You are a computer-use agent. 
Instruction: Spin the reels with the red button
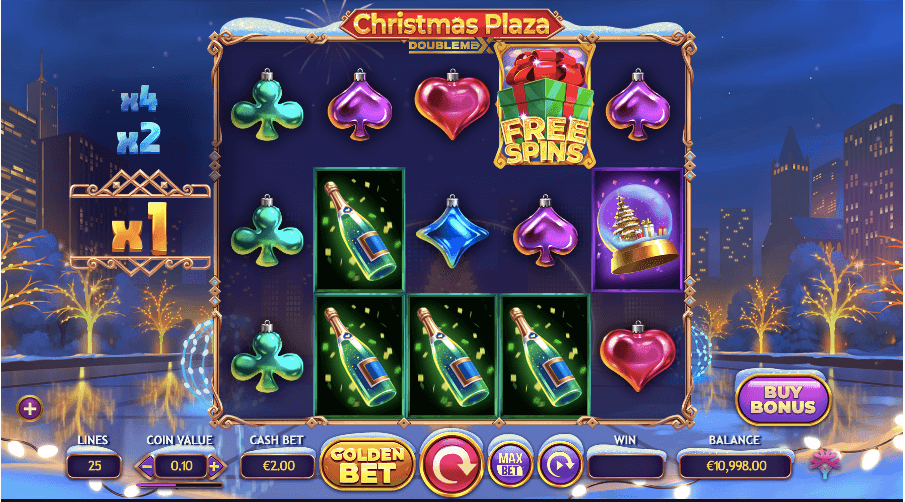(454, 464)
